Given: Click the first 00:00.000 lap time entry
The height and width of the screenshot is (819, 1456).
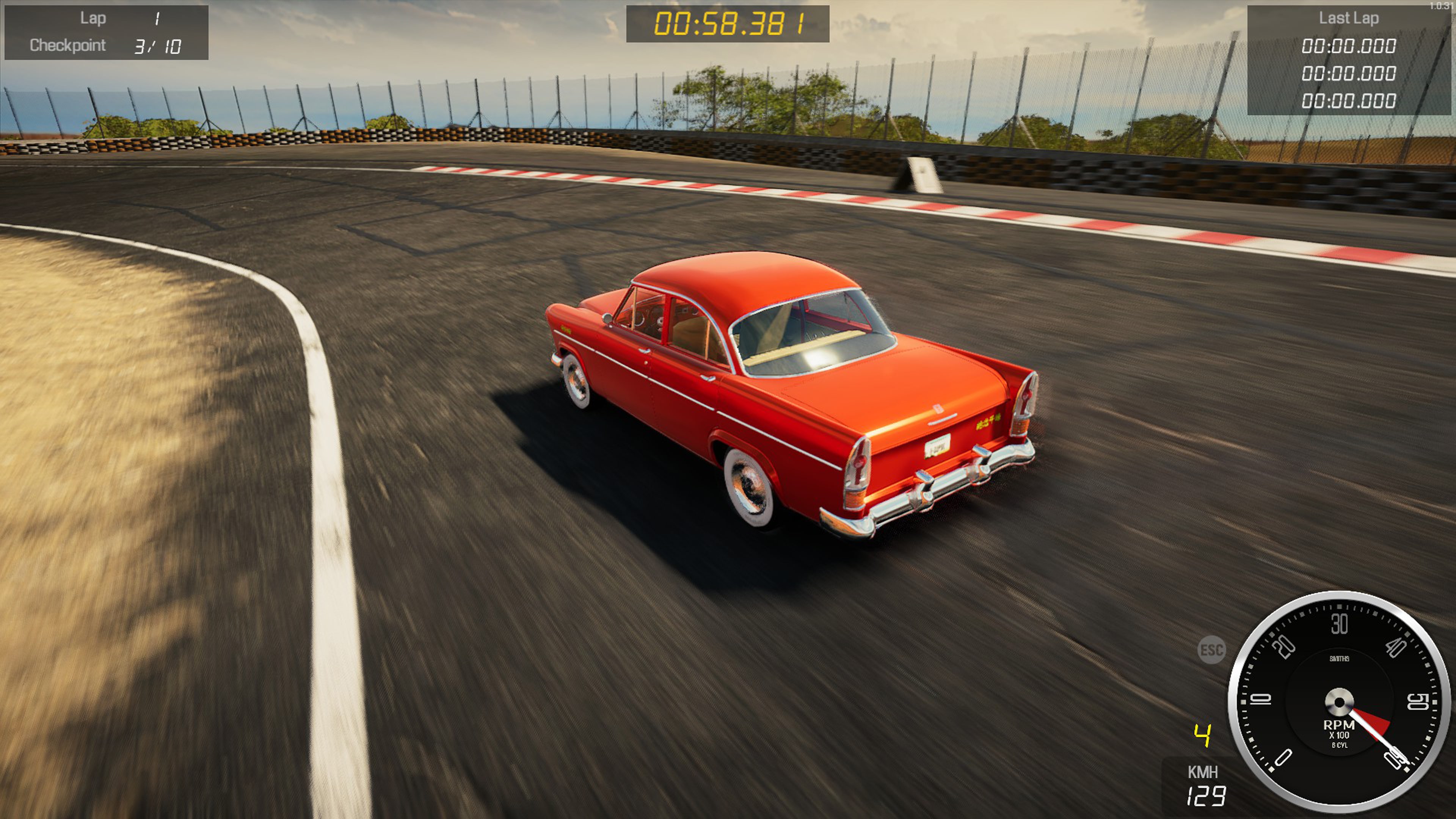Looking at the screenshot, I should [1349, 46].
